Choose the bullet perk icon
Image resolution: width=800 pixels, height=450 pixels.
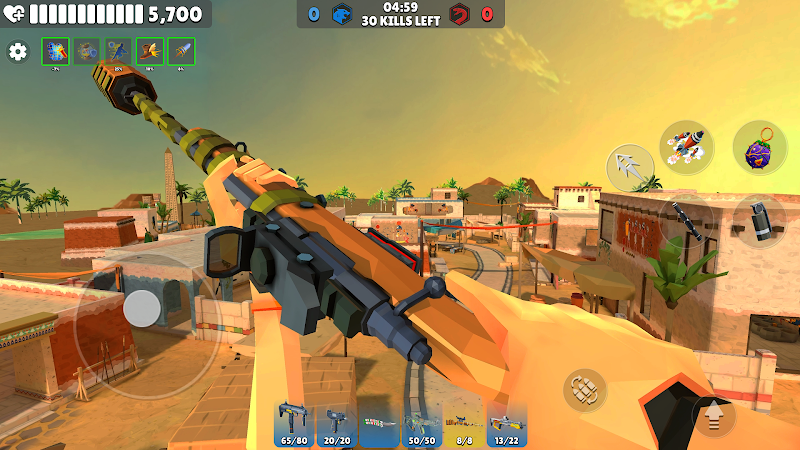click(181, 52)
